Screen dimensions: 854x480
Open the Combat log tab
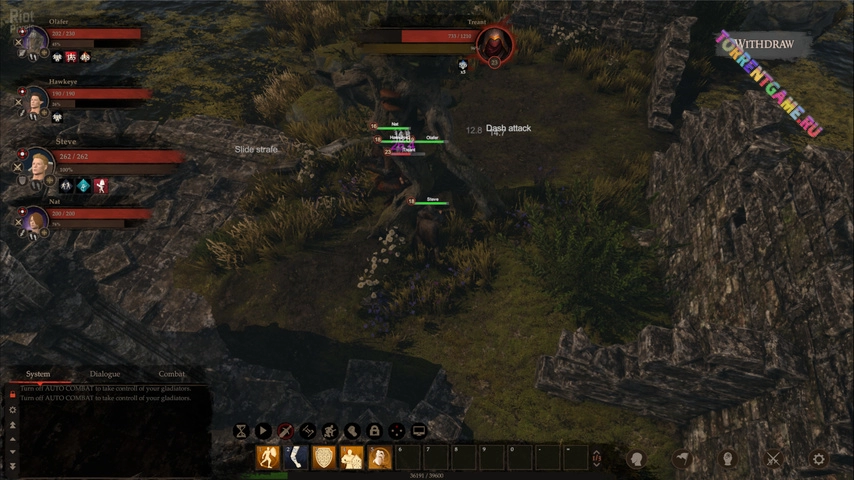coord(172,374)
